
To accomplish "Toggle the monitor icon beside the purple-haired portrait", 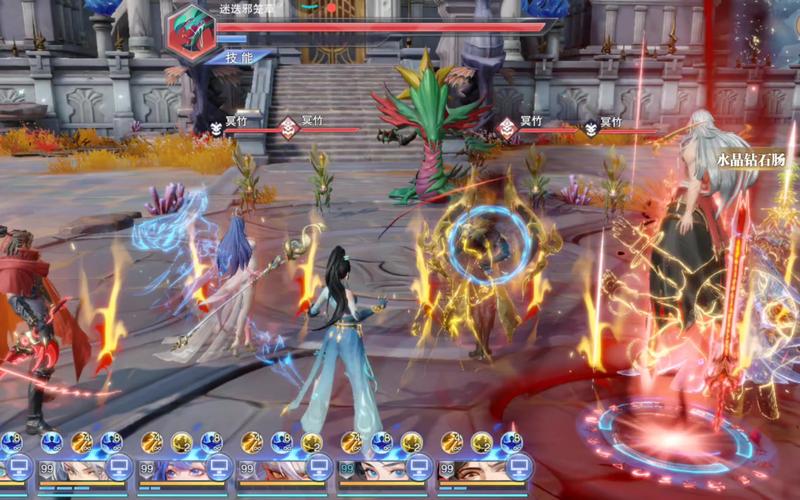I will (x=218, y=467).
